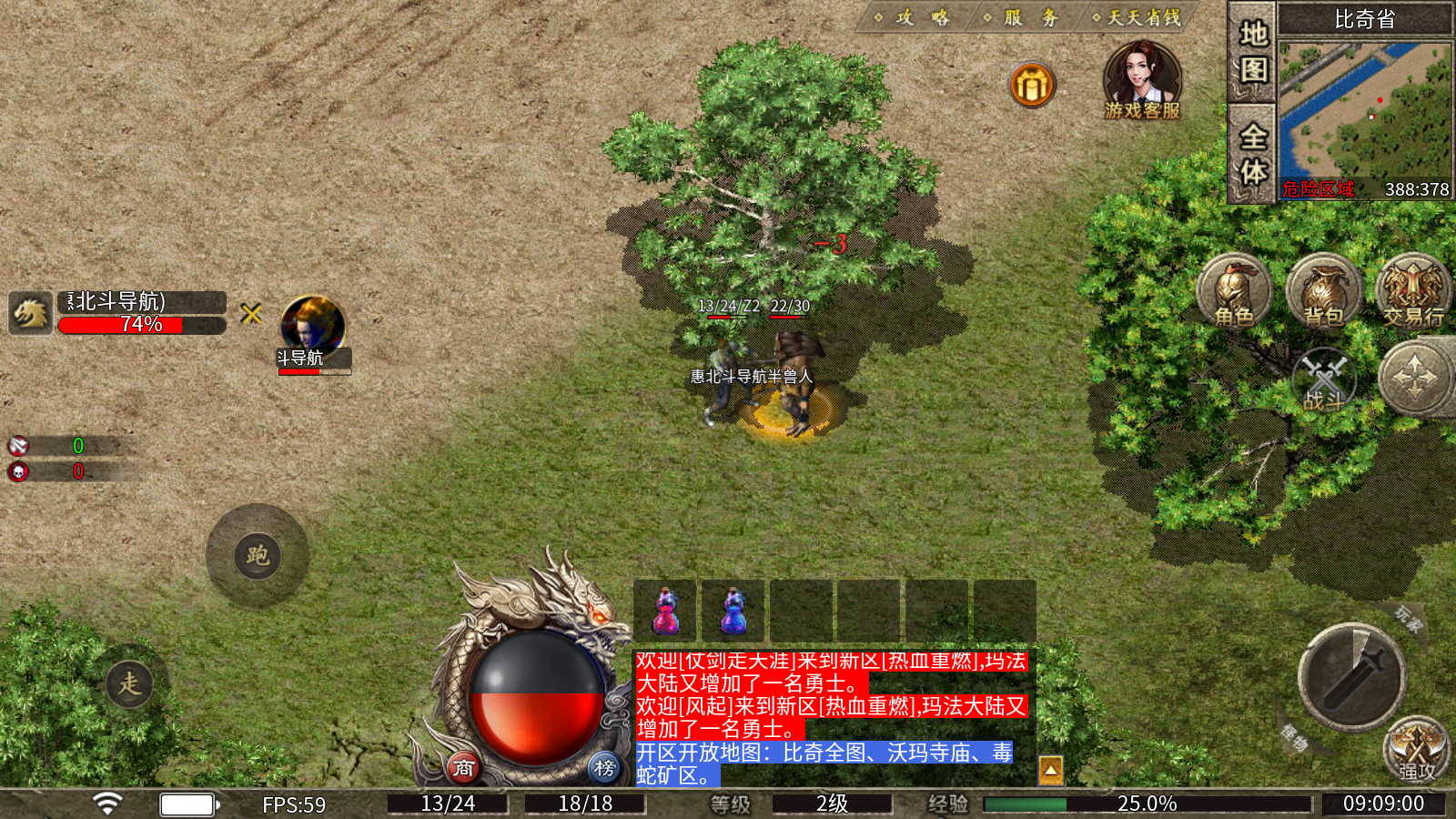Select the 跑 run movement button

[x=258, y=555]
